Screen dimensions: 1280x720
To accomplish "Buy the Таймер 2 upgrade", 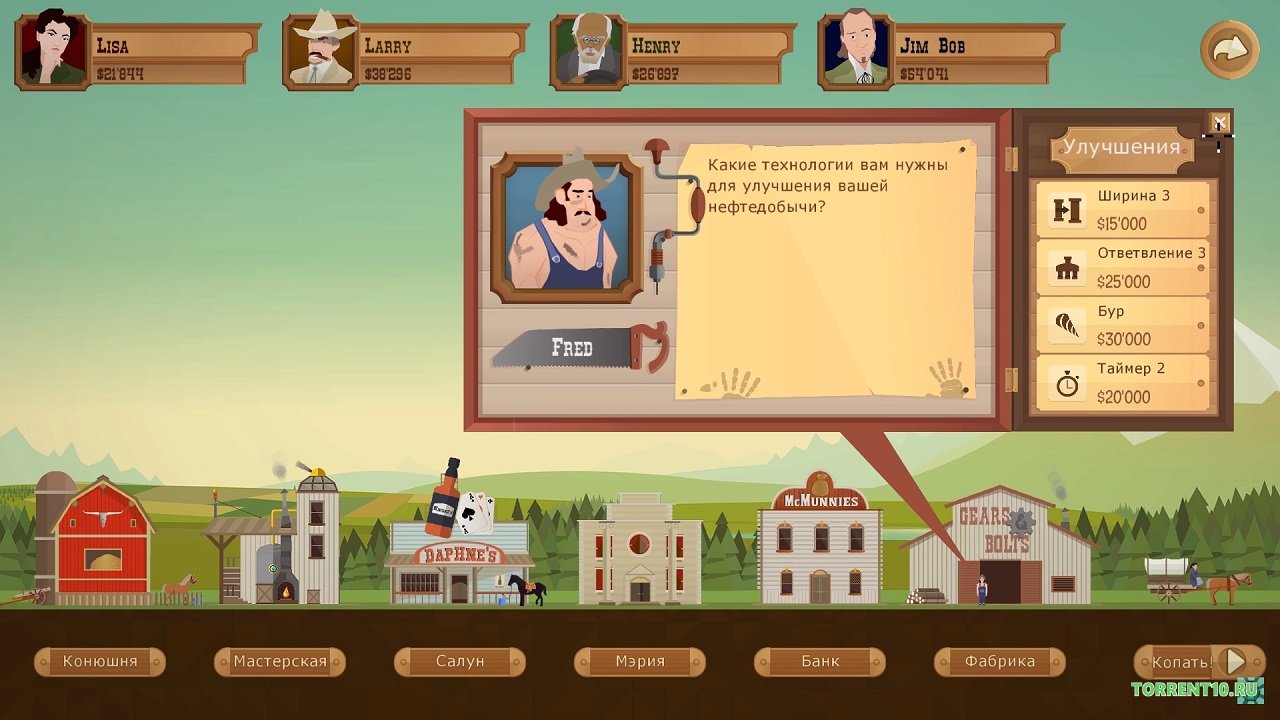I will pos(1124,383).
